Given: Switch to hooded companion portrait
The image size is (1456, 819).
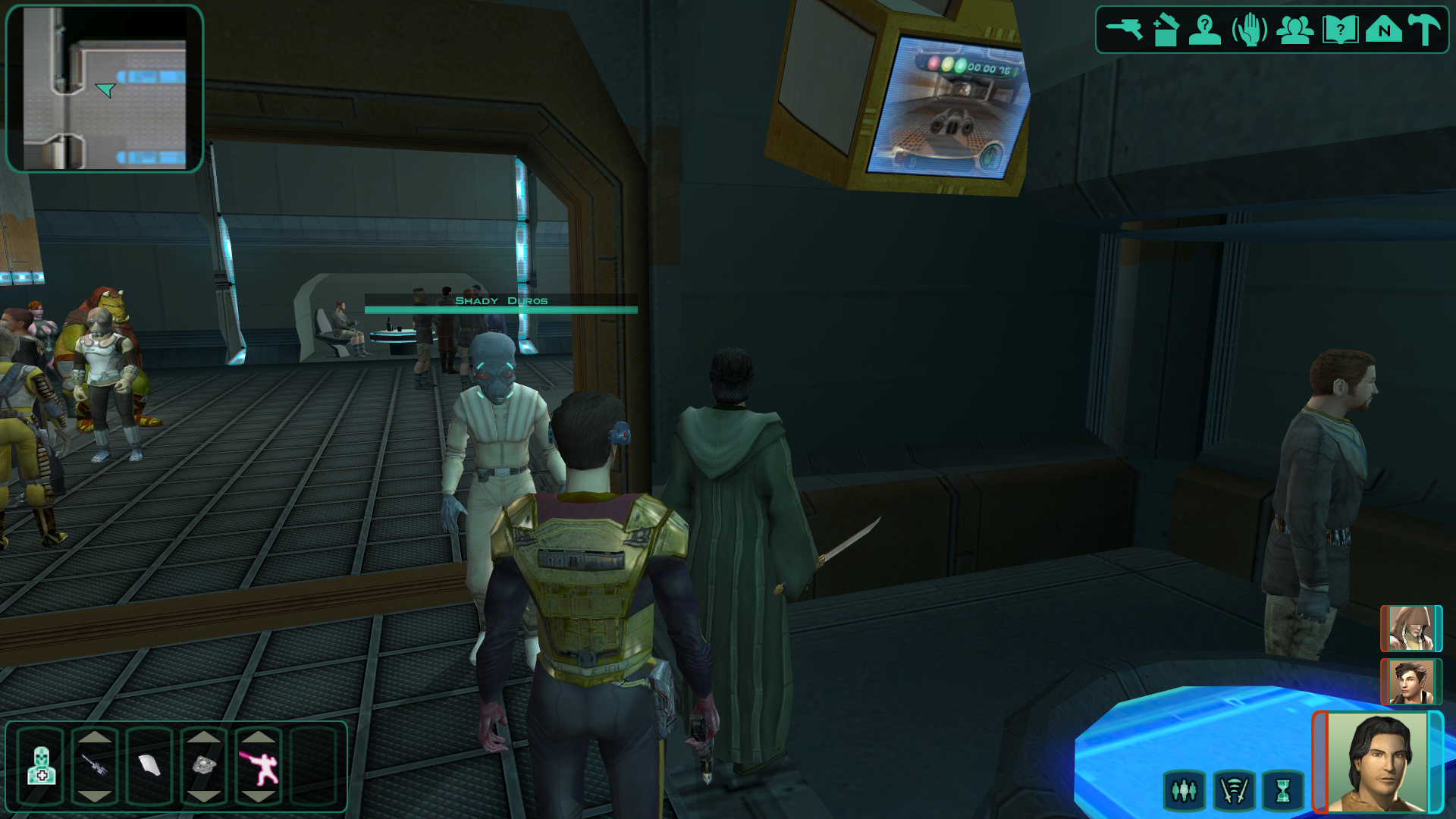Looking at the screenshot, I should point(1410,629).
